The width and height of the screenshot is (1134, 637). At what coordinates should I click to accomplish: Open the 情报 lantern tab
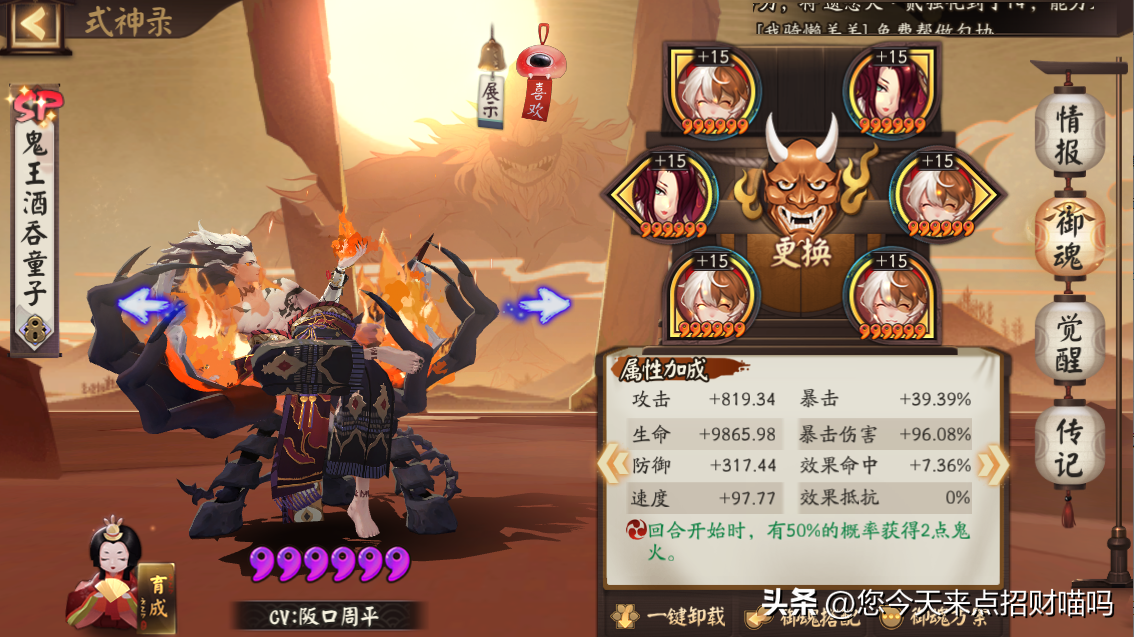(1069, 135)
